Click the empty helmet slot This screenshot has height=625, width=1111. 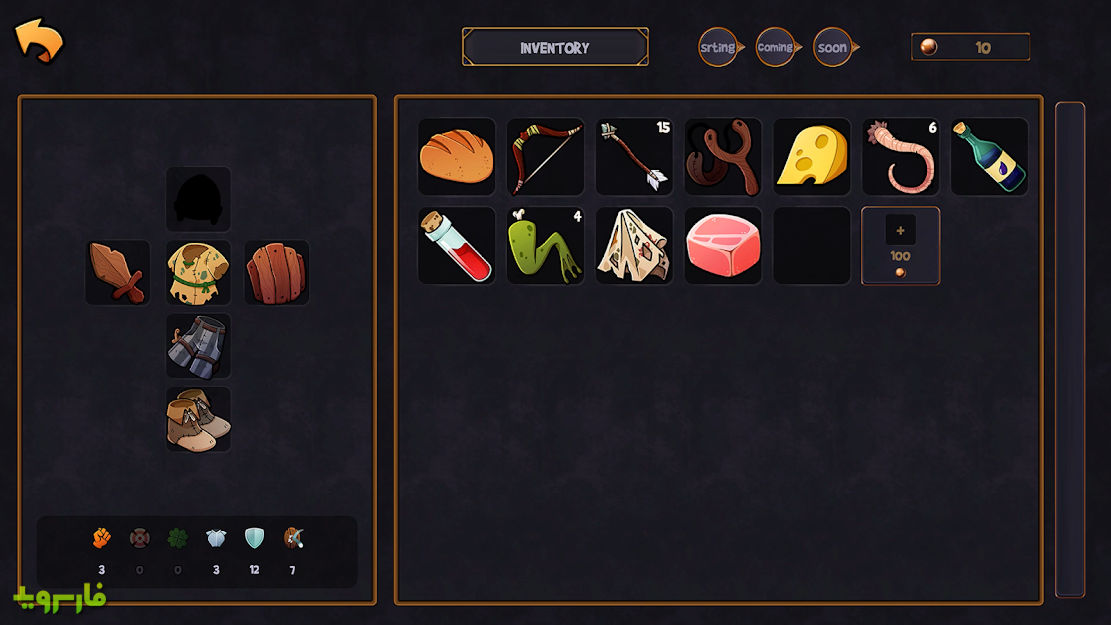[x=198, y=199]
